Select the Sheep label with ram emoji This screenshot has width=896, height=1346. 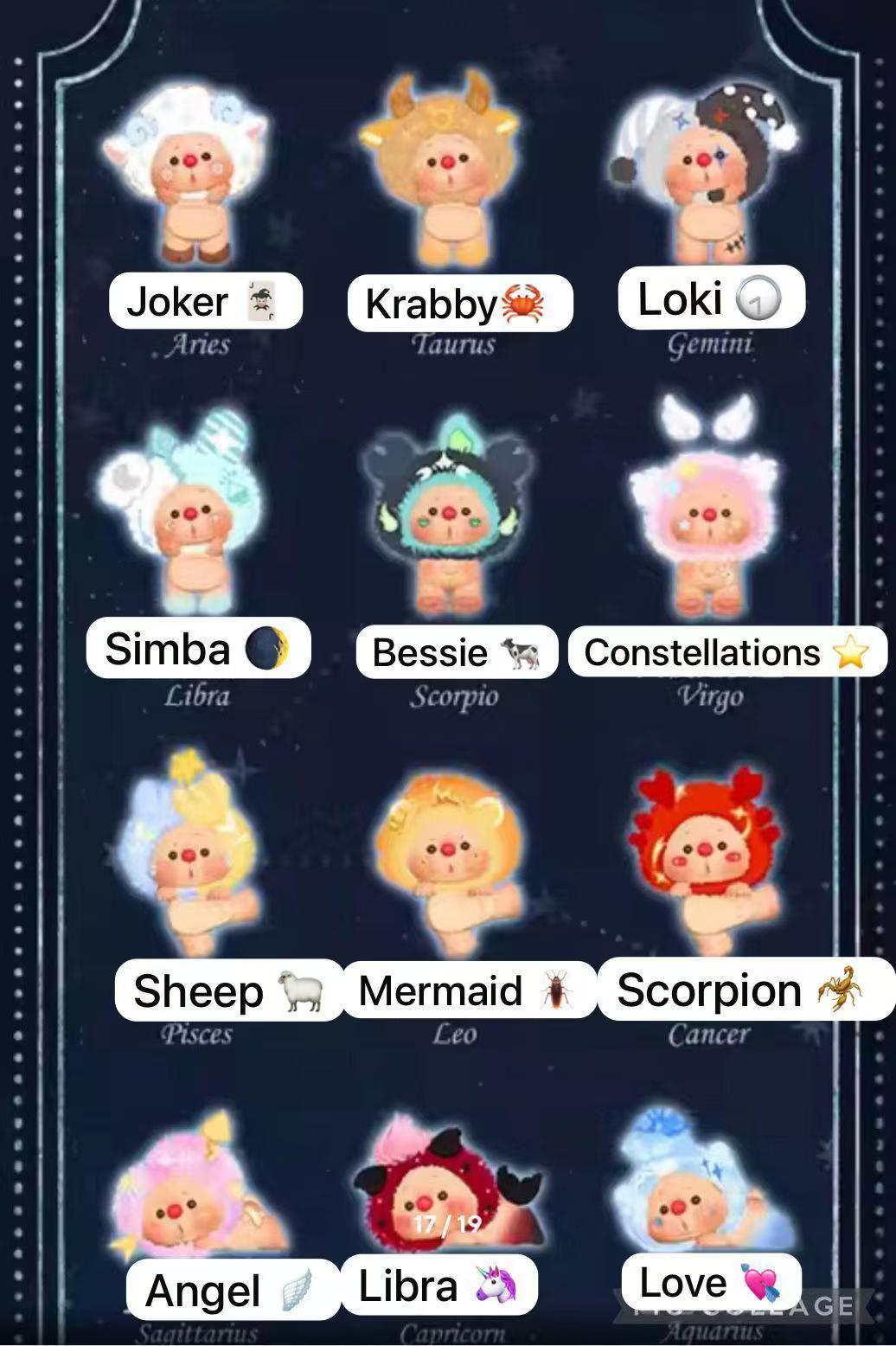tap(229, 990)
